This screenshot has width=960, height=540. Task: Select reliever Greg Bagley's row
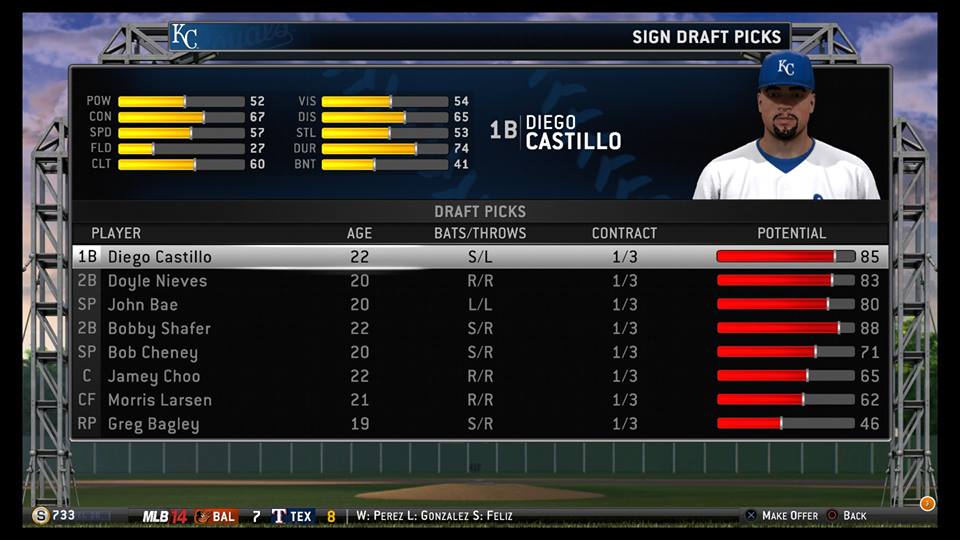(153, 424)
